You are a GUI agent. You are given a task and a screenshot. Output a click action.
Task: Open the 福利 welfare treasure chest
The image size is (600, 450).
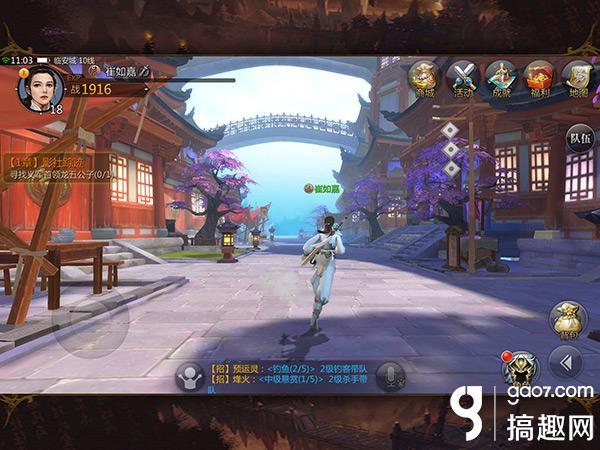coord(540,77)
